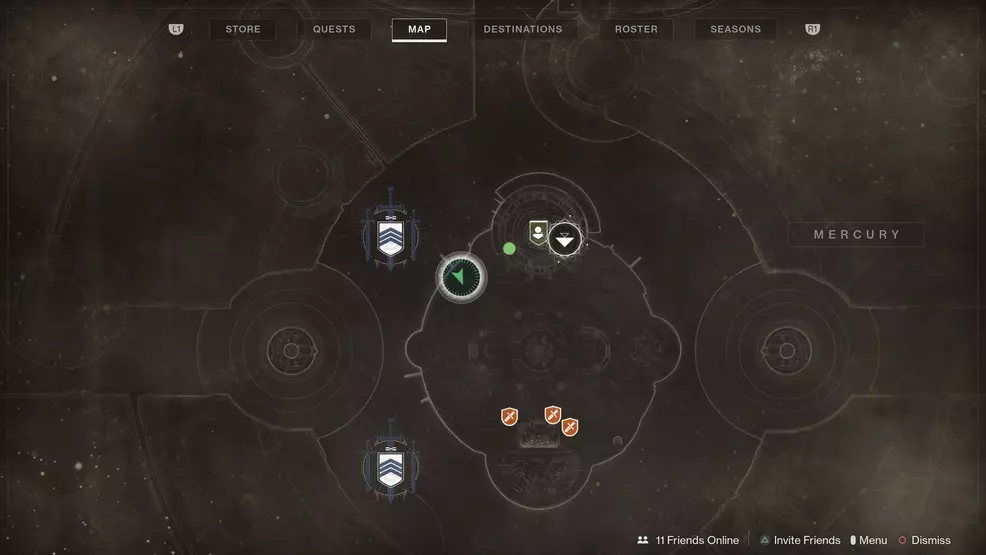Open the Roster tab
Screen dimensions: 986x555
coord(636,30)
